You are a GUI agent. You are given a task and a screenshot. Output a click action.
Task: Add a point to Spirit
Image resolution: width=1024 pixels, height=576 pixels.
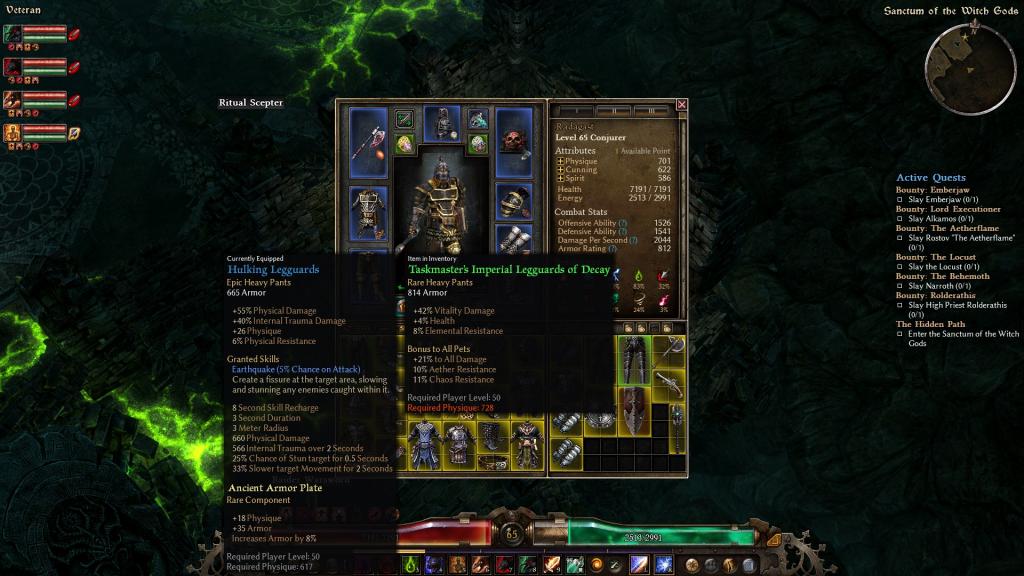click(561, 178)
